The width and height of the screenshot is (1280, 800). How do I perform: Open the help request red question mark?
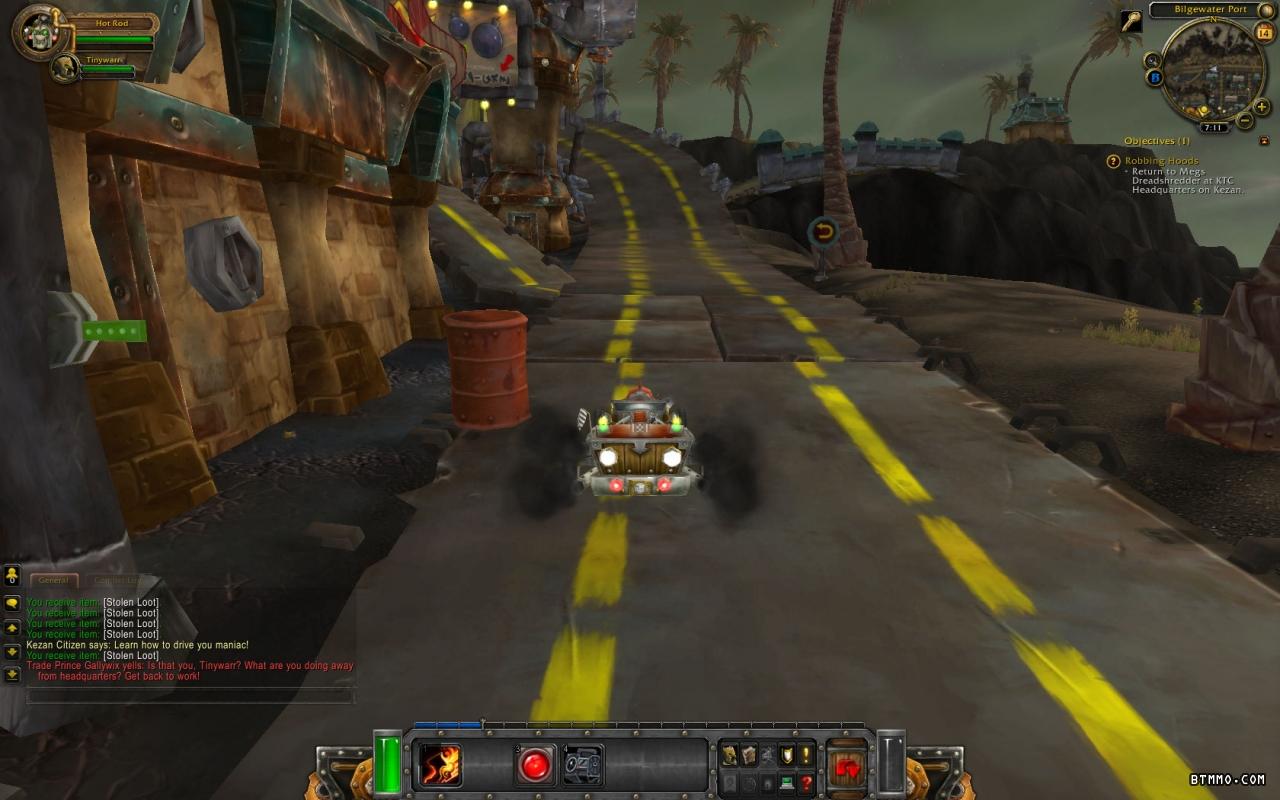click(x=806, y=783)
